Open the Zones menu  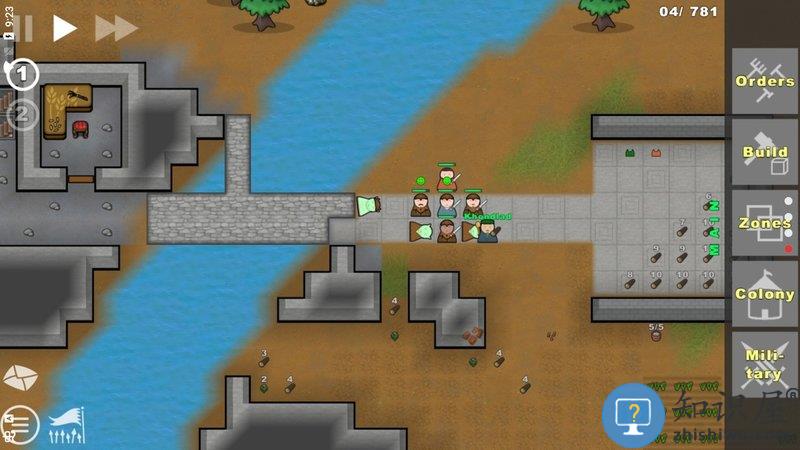coord(764,224)
